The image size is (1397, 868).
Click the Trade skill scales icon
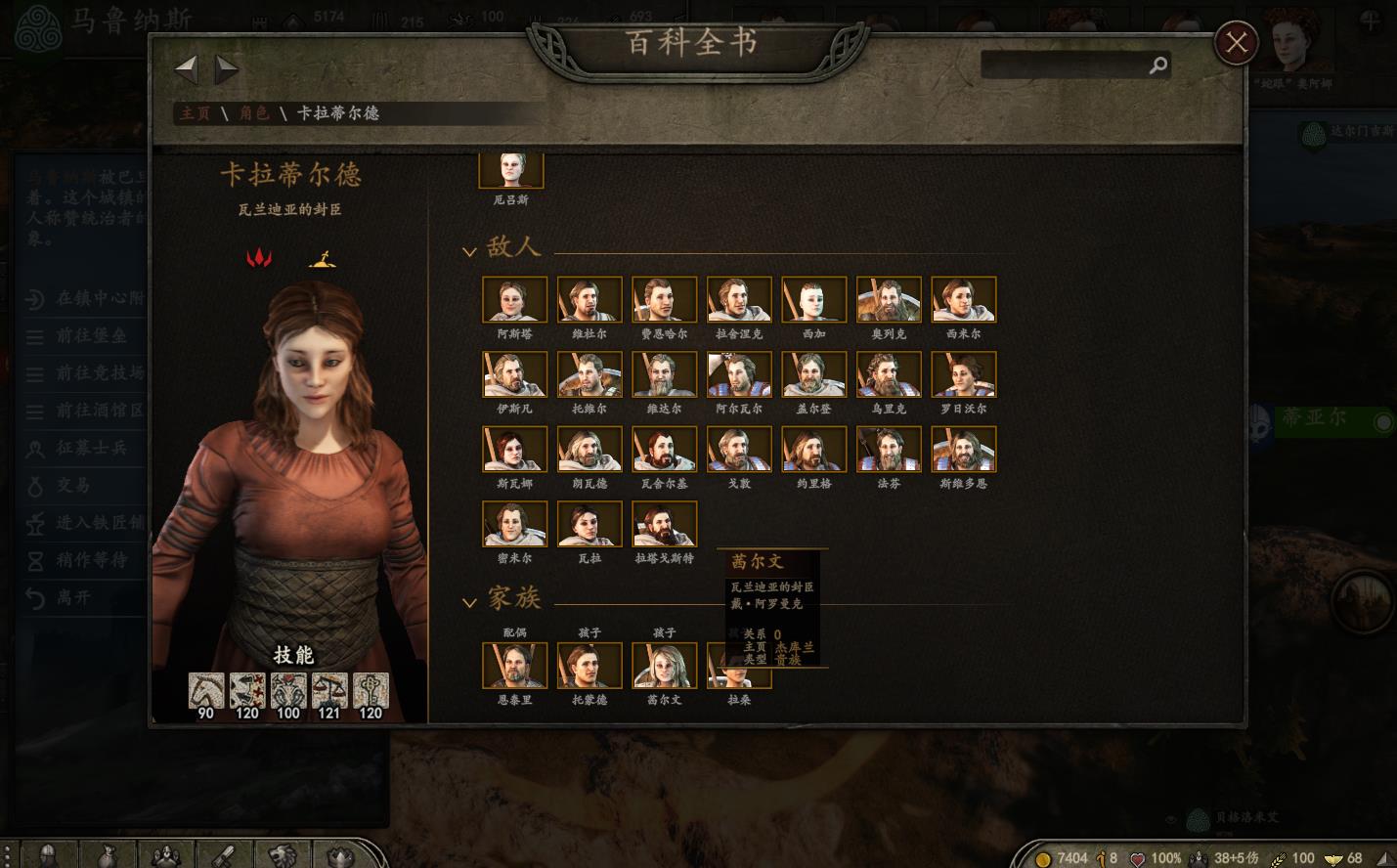[329, 688]
